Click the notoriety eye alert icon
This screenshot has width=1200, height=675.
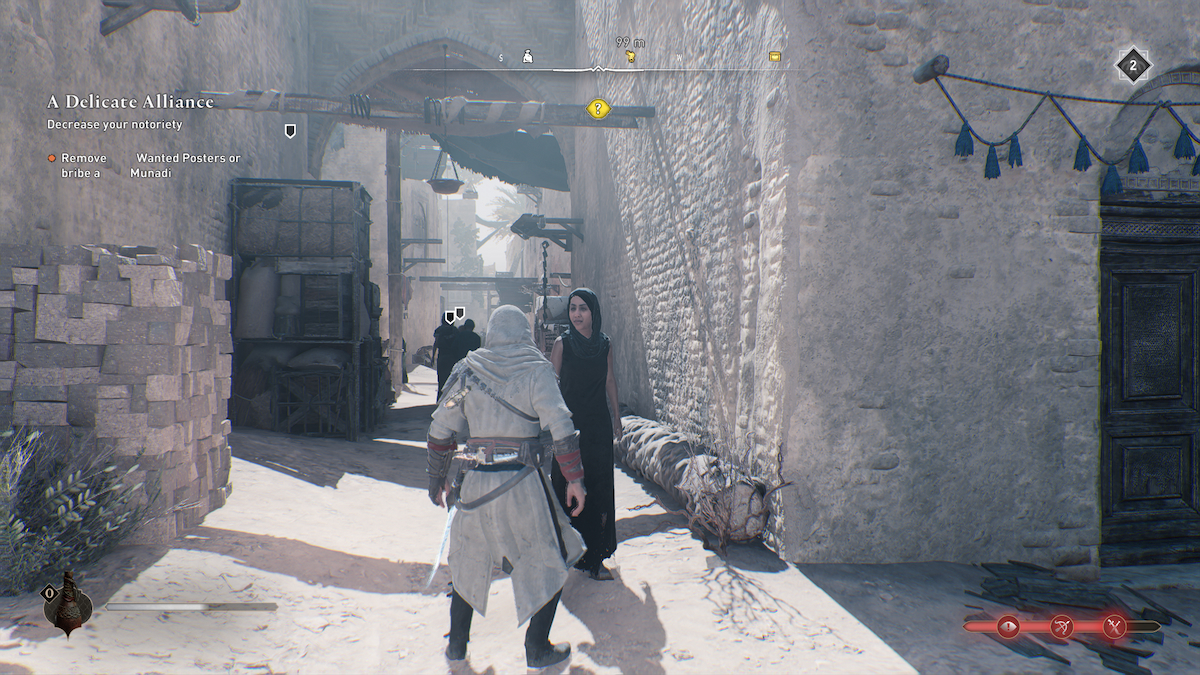tap(1007, 627)
